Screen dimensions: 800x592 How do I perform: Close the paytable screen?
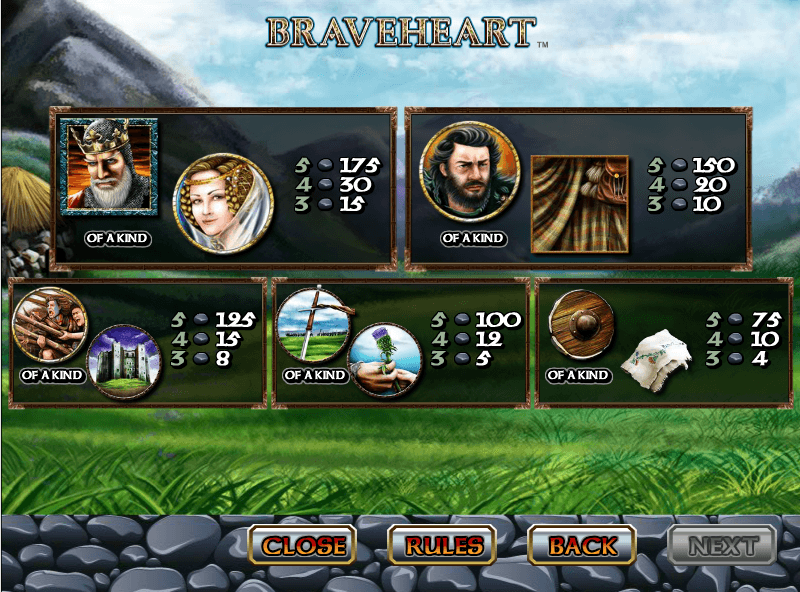303,546
